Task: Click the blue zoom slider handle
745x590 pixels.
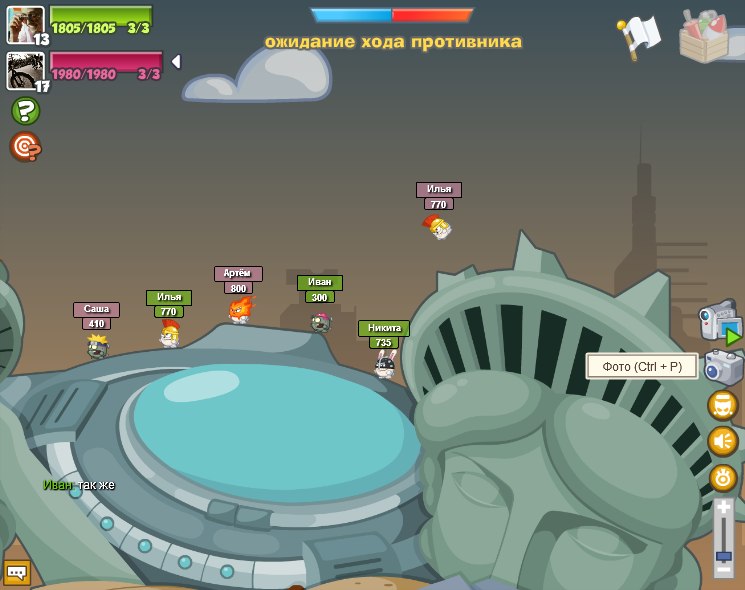Action: pyautogui.click(x=723, y=556)
